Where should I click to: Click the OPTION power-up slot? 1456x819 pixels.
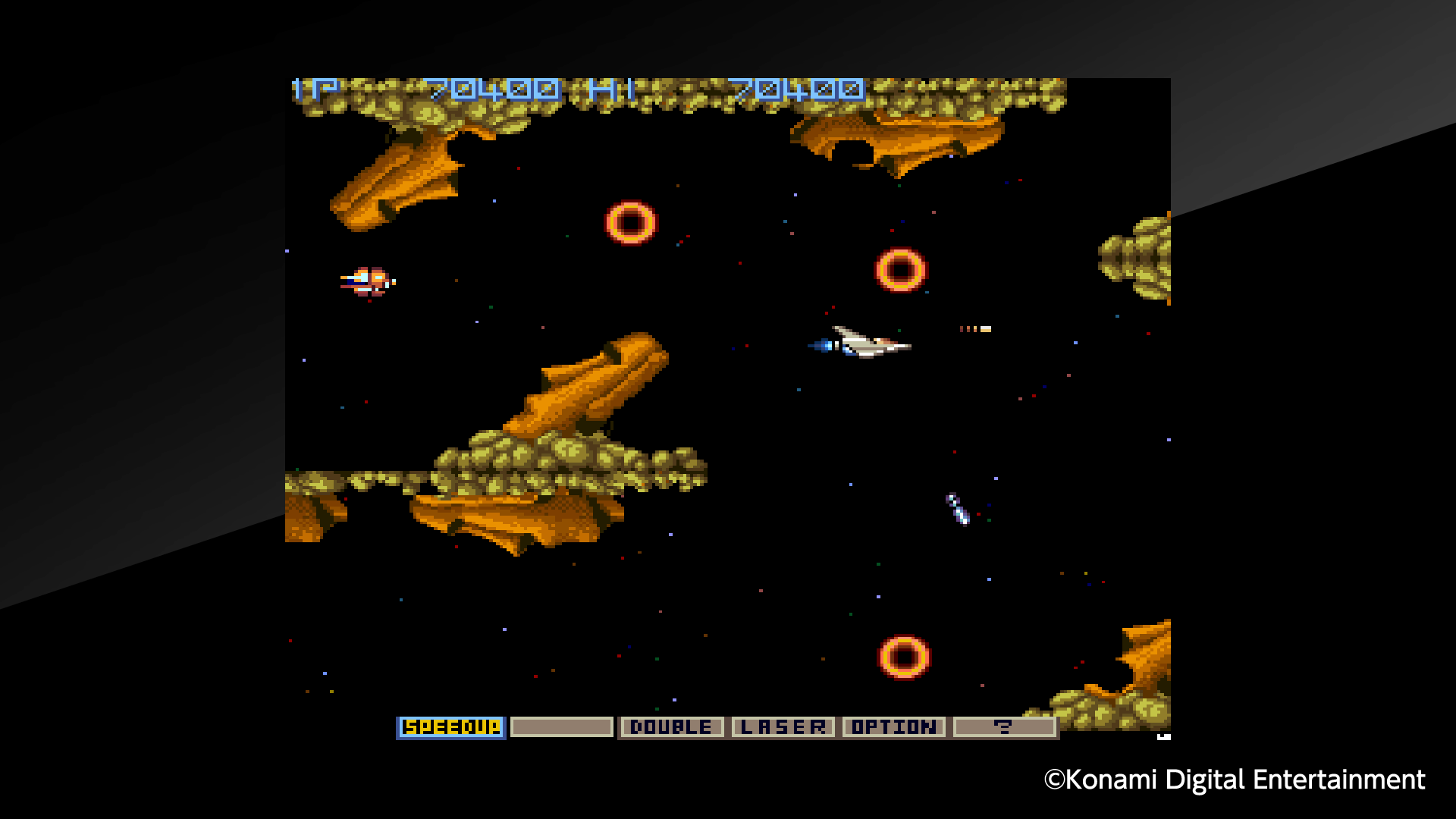tap(893, 726)
